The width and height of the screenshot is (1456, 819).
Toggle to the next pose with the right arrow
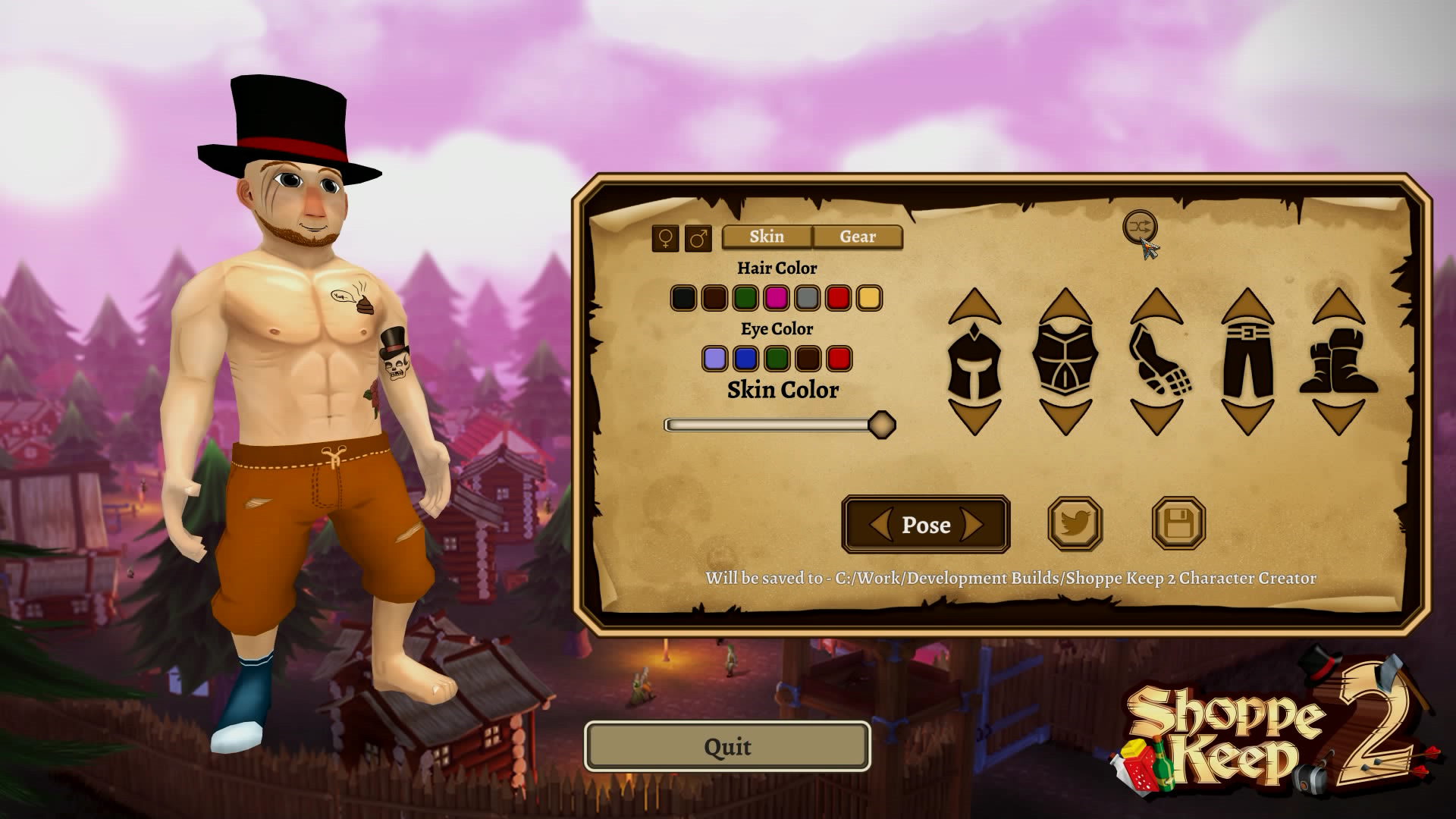pyautogui.click(x=974, y=525)
